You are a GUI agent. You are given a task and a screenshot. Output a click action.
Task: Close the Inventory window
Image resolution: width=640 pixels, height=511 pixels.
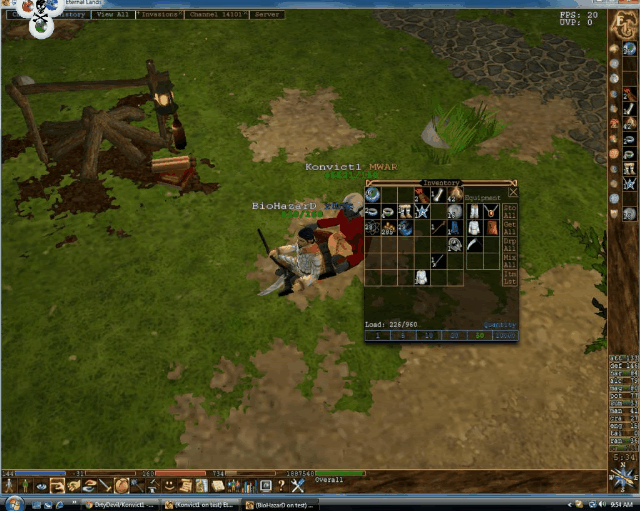click(x=513, y=192)
